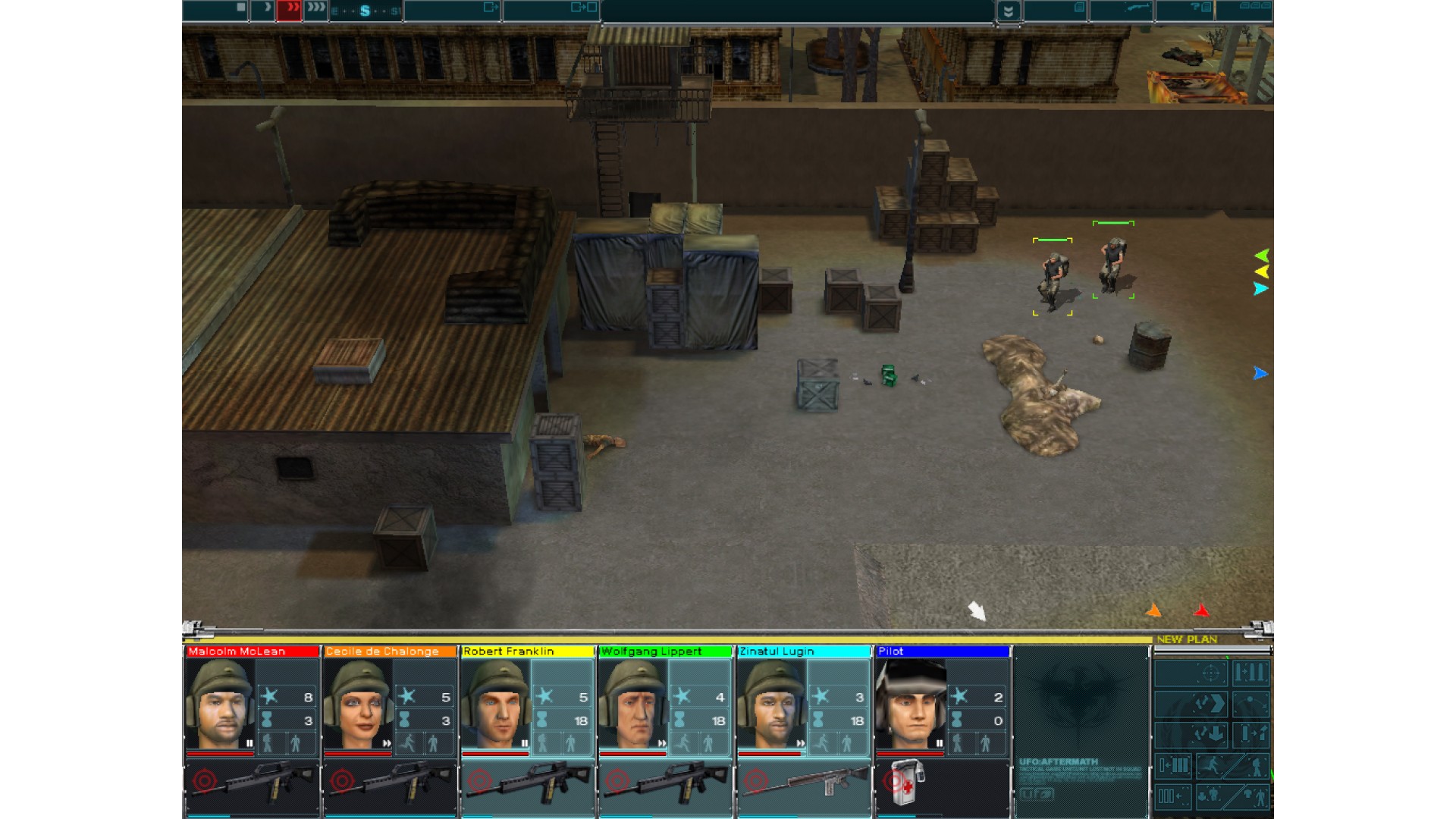Select the Pilot's medikit slot
This screenshot has height=819, width=1456.
[x=907, y=783]
